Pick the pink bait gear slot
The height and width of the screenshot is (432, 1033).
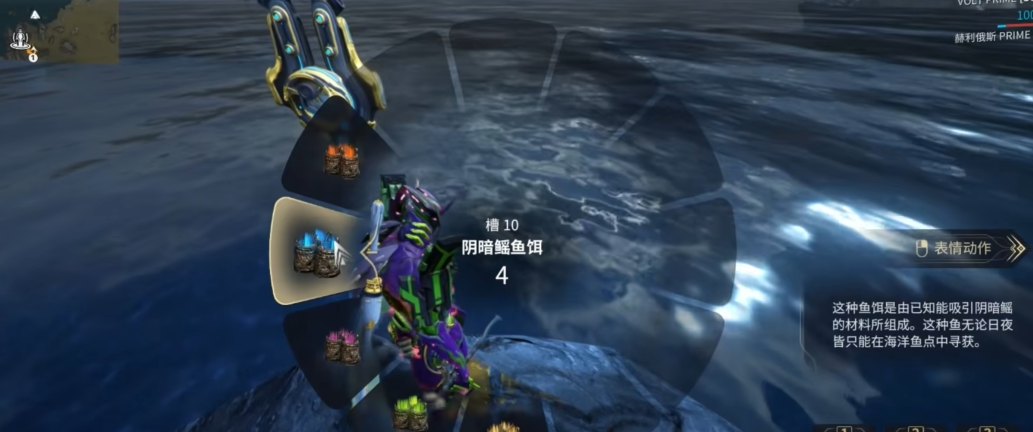tap(342, 346)
